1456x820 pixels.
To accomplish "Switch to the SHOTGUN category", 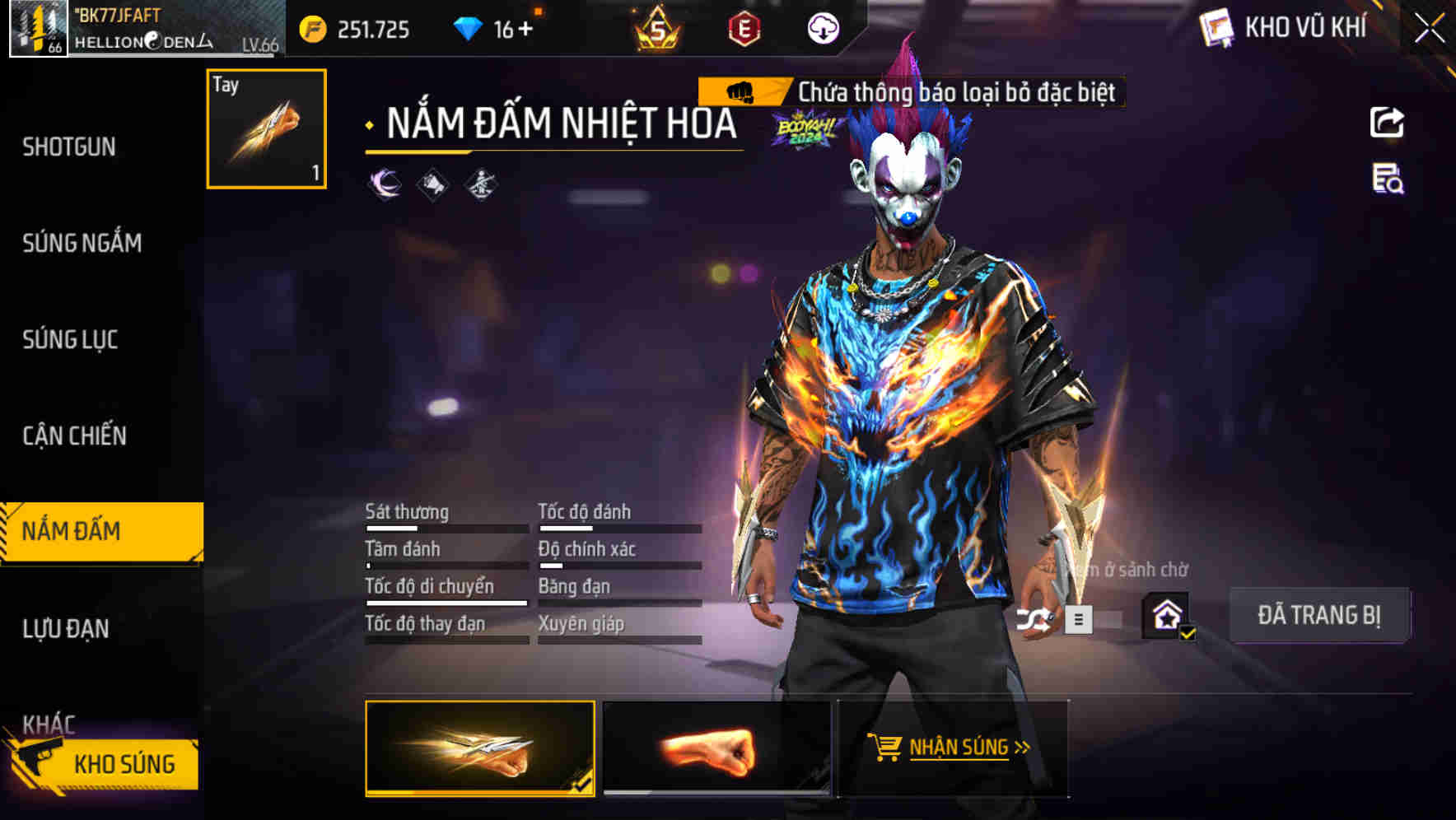I will pyautogui.click(x=69, y=146).
